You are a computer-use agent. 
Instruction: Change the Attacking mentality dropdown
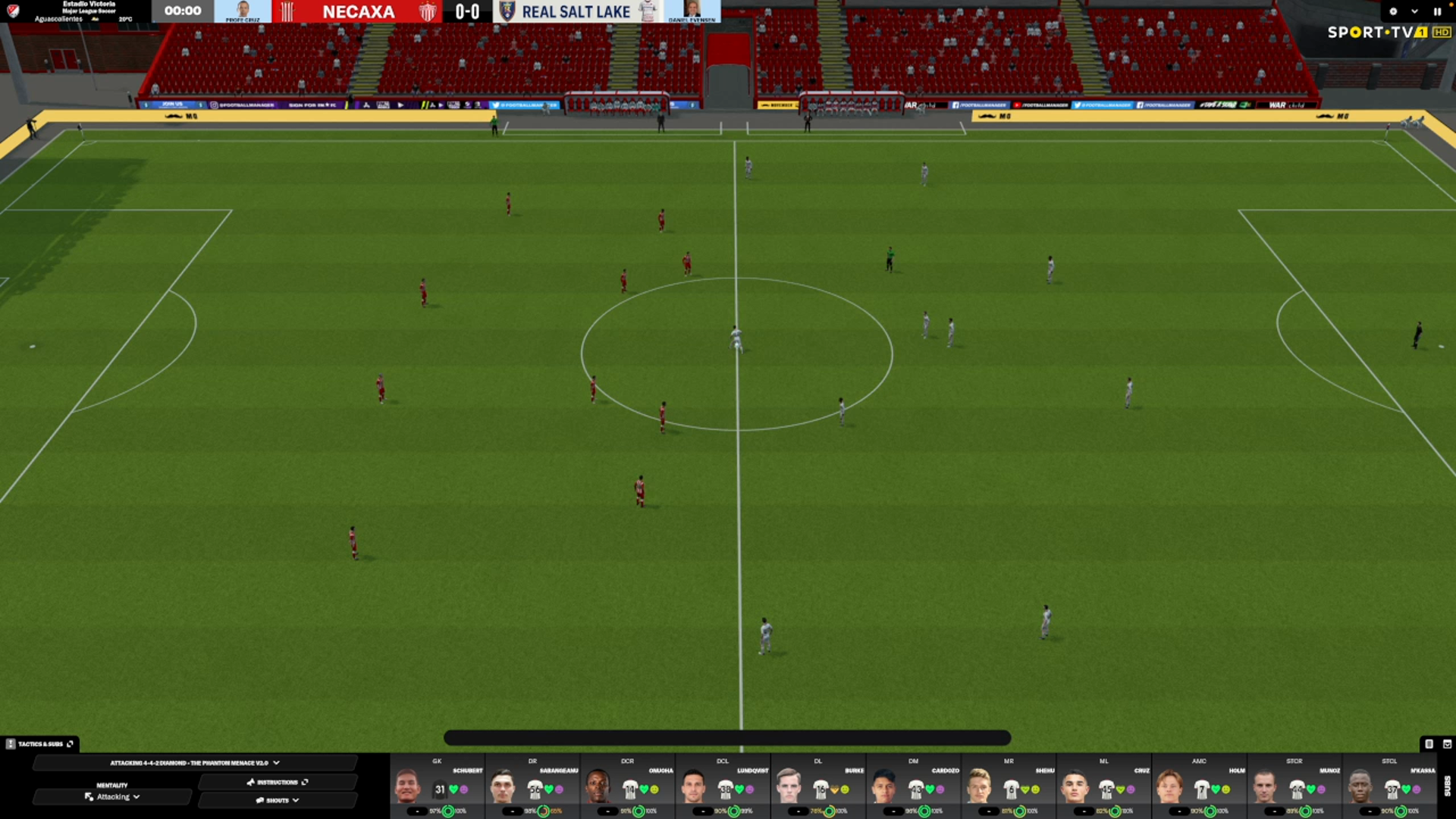pos(112,797)
